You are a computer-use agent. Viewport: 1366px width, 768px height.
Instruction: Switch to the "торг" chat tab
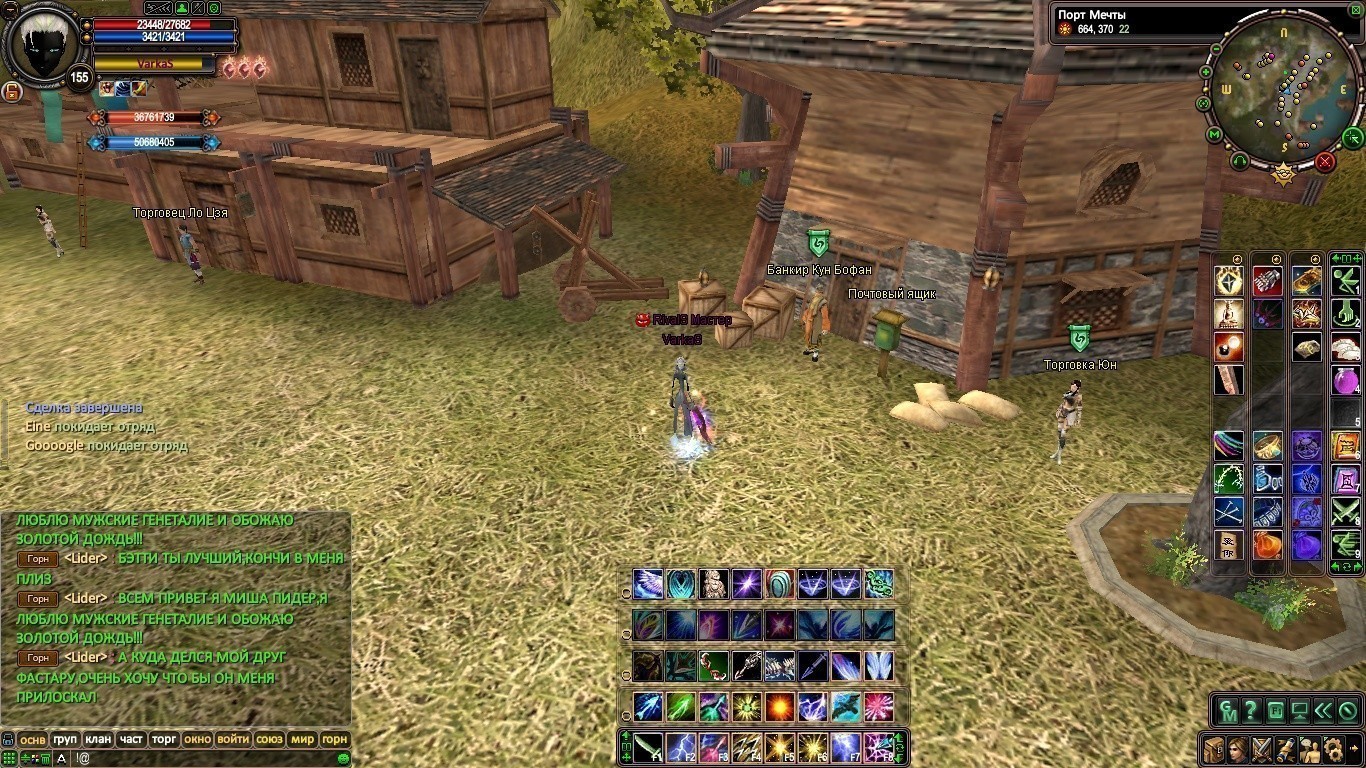tap(164, 739)
